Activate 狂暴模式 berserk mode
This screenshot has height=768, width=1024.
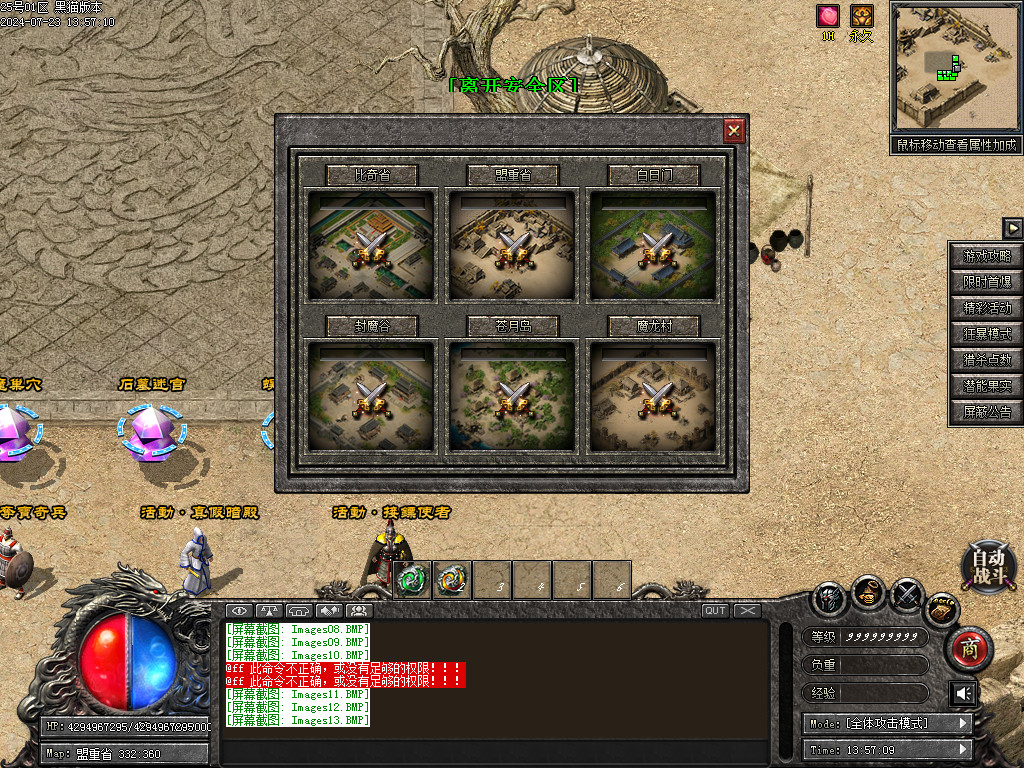[986, 334]
